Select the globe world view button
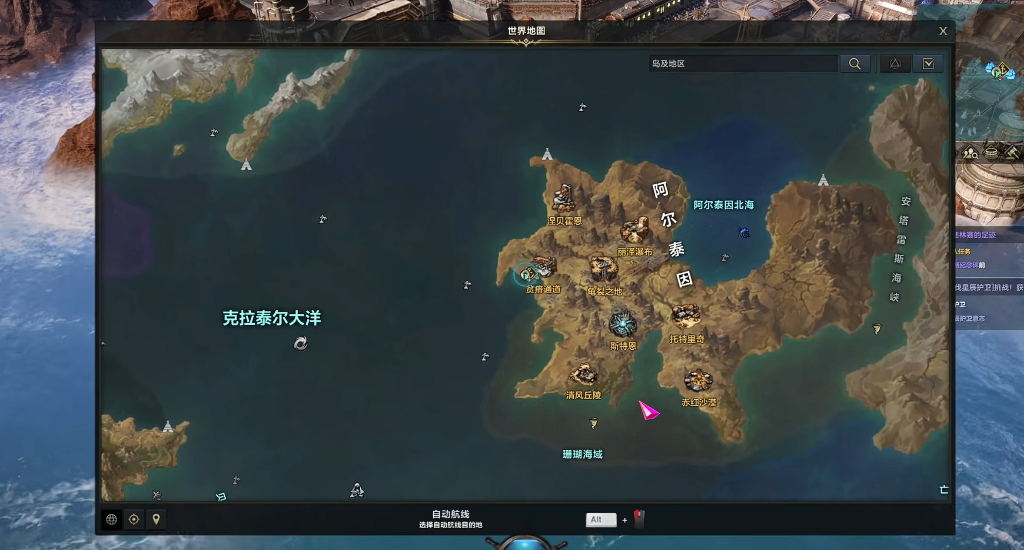 click(x=111, y=519)
